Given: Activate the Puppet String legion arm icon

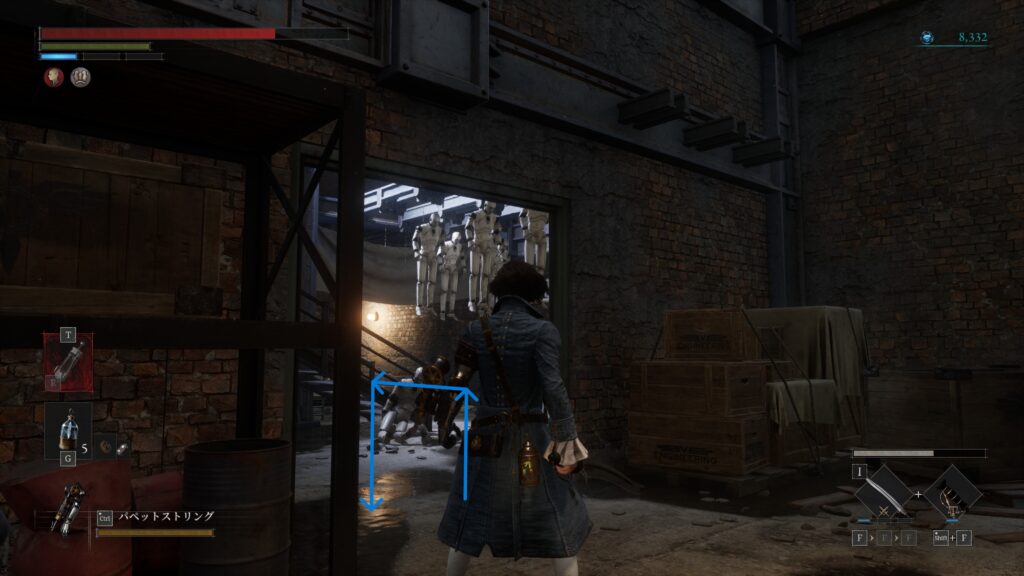Looking at the screenshot, I should point(73,503).
